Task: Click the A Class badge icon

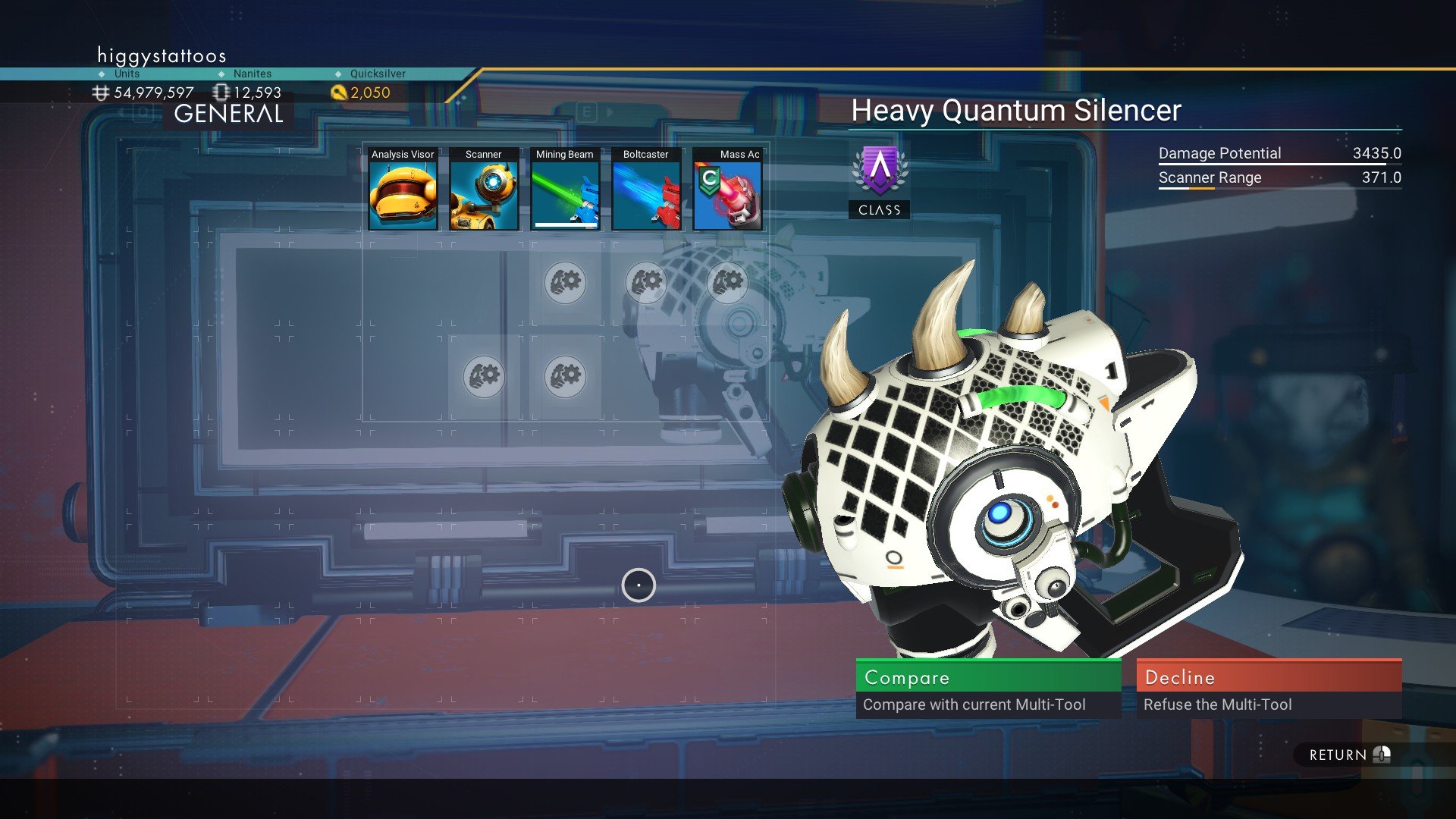Action: click(879, 171)
